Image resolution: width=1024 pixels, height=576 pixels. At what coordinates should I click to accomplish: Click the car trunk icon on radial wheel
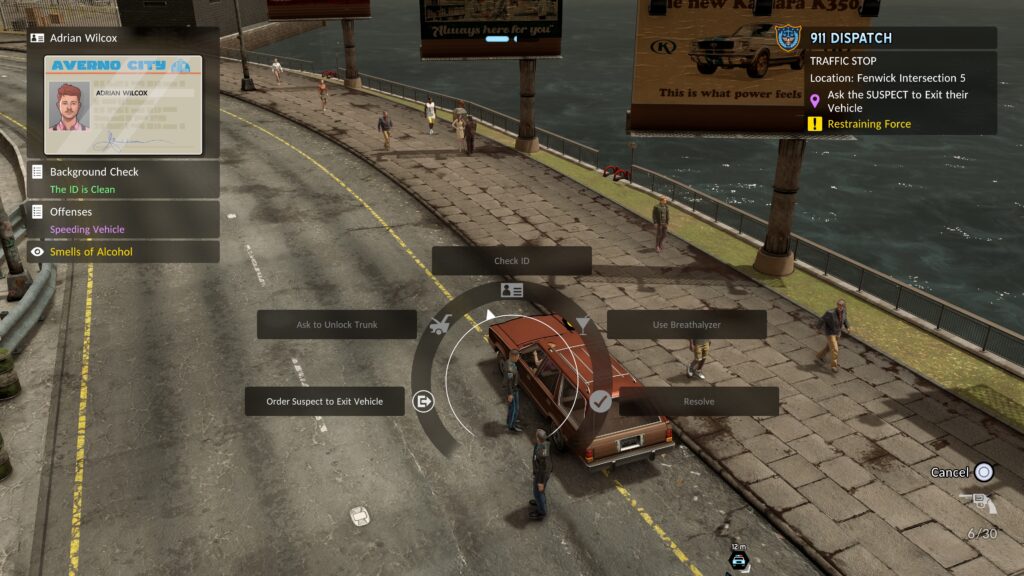[x=439, y=325]
